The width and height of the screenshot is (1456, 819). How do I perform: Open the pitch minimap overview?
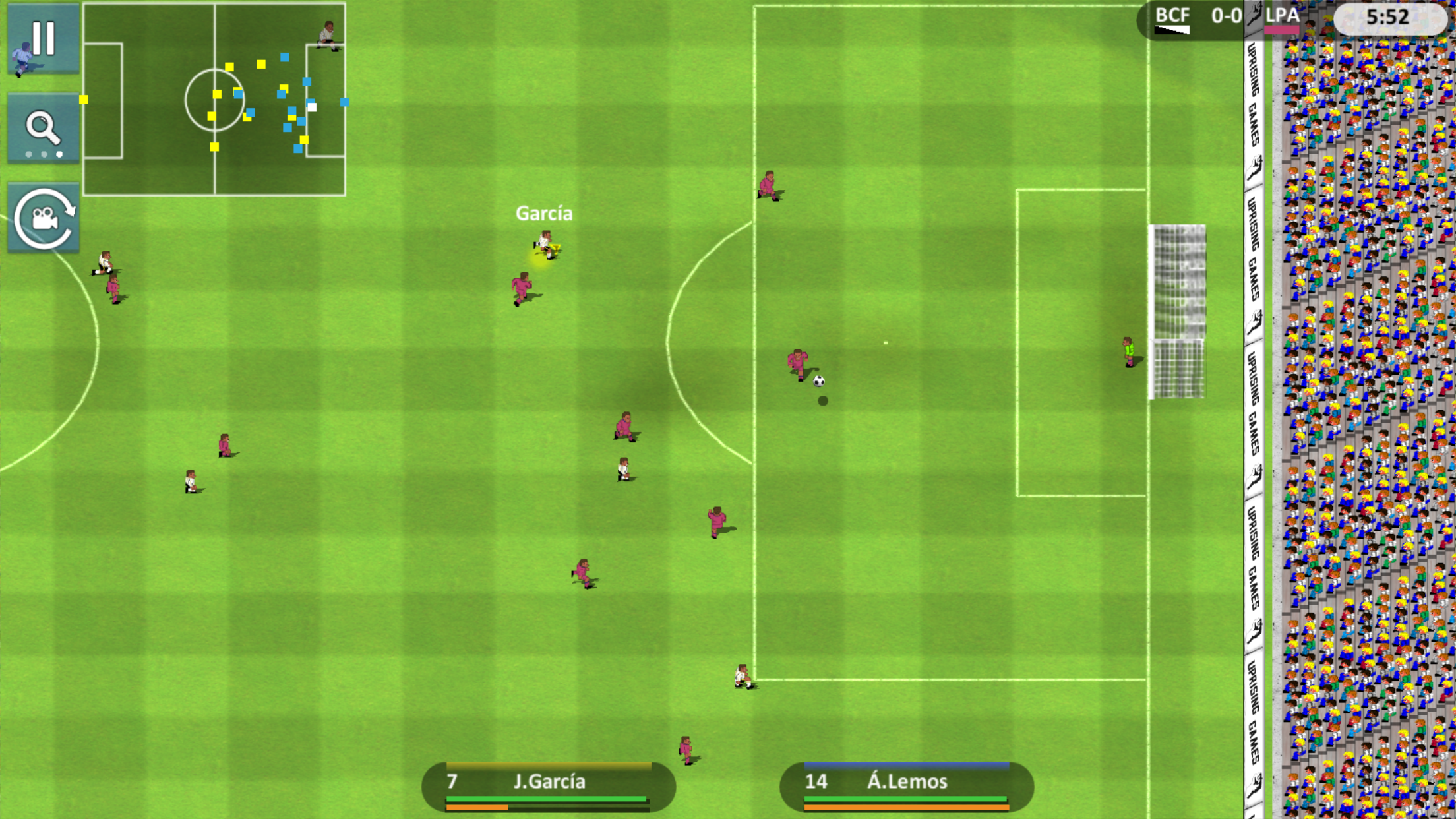point(214,100)
